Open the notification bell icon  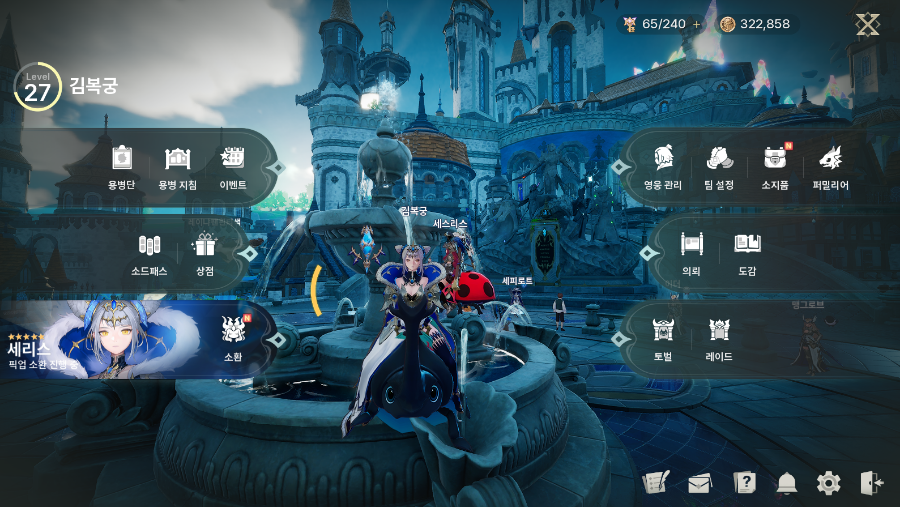787,484
